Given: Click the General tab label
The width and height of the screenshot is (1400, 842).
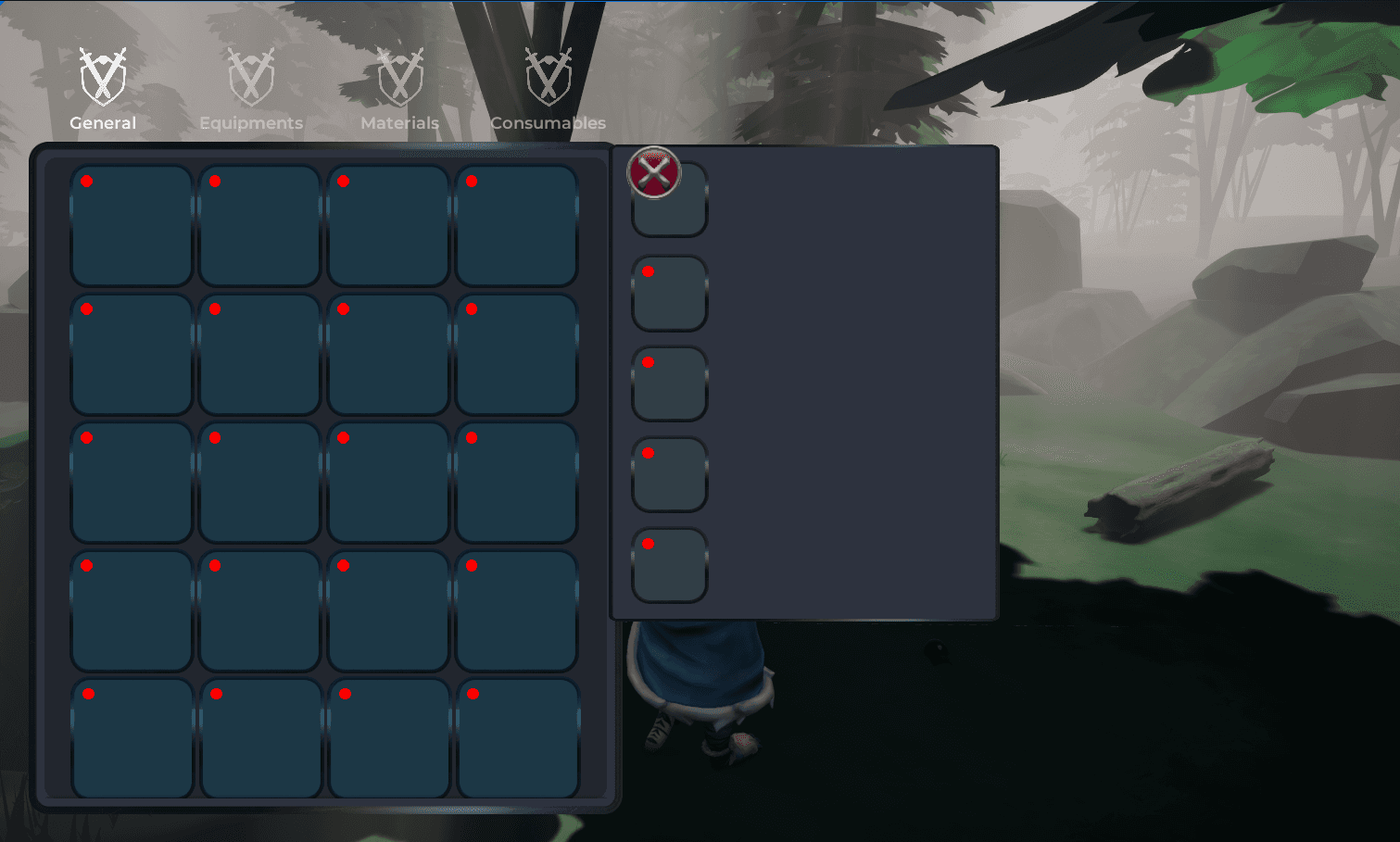Looking at the screenshot, I should [103, 122].
